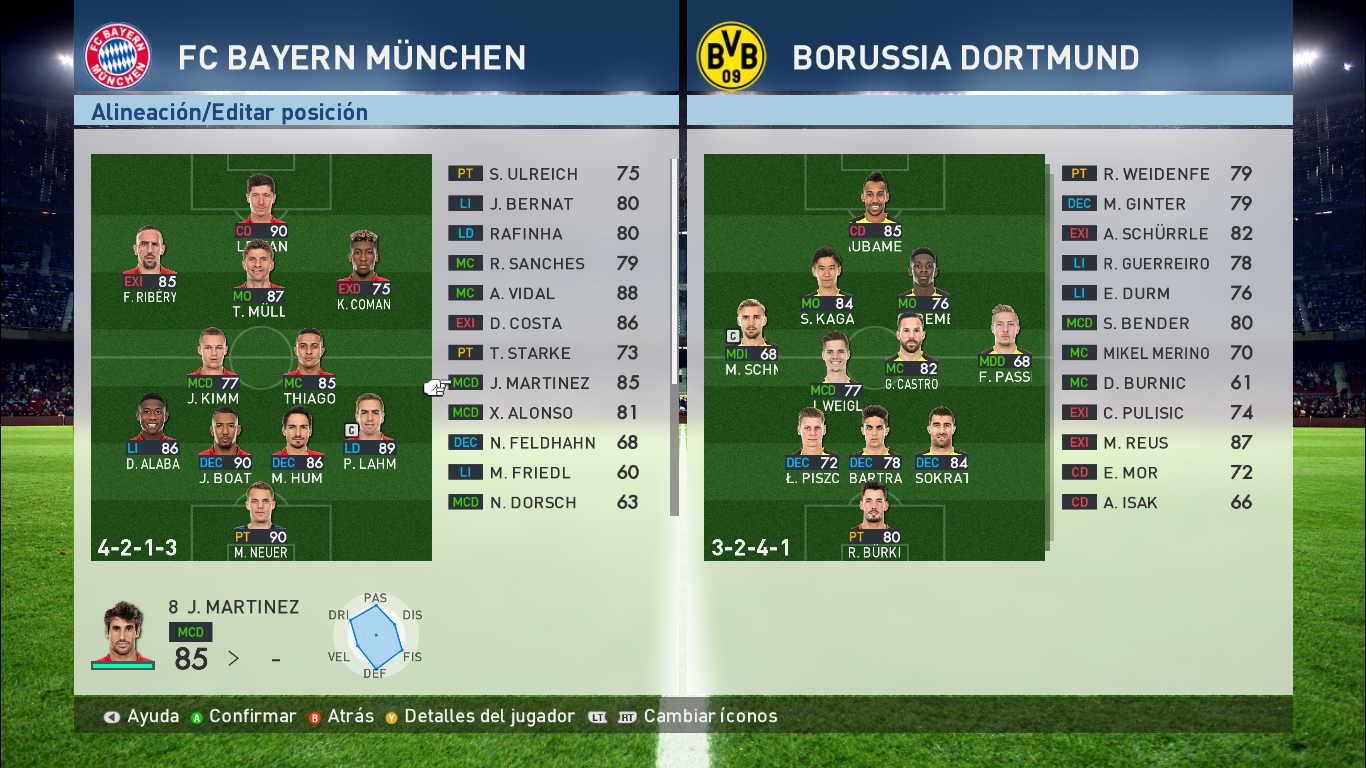Choose D. Costa from the substitutes

pos(543,324)
